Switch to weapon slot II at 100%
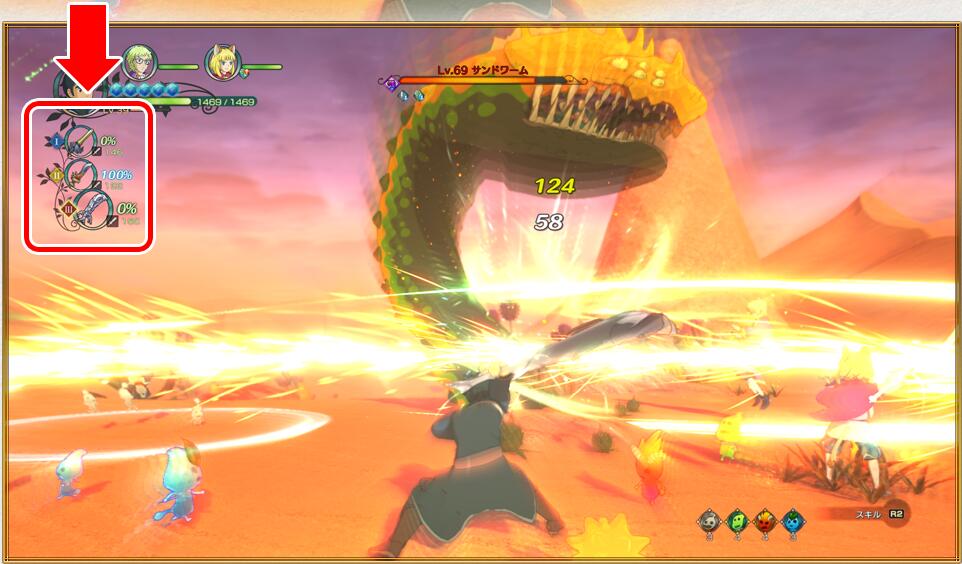The height and width of the screenshot is (564, 962). pyautogui.click(x=82, y=177)
